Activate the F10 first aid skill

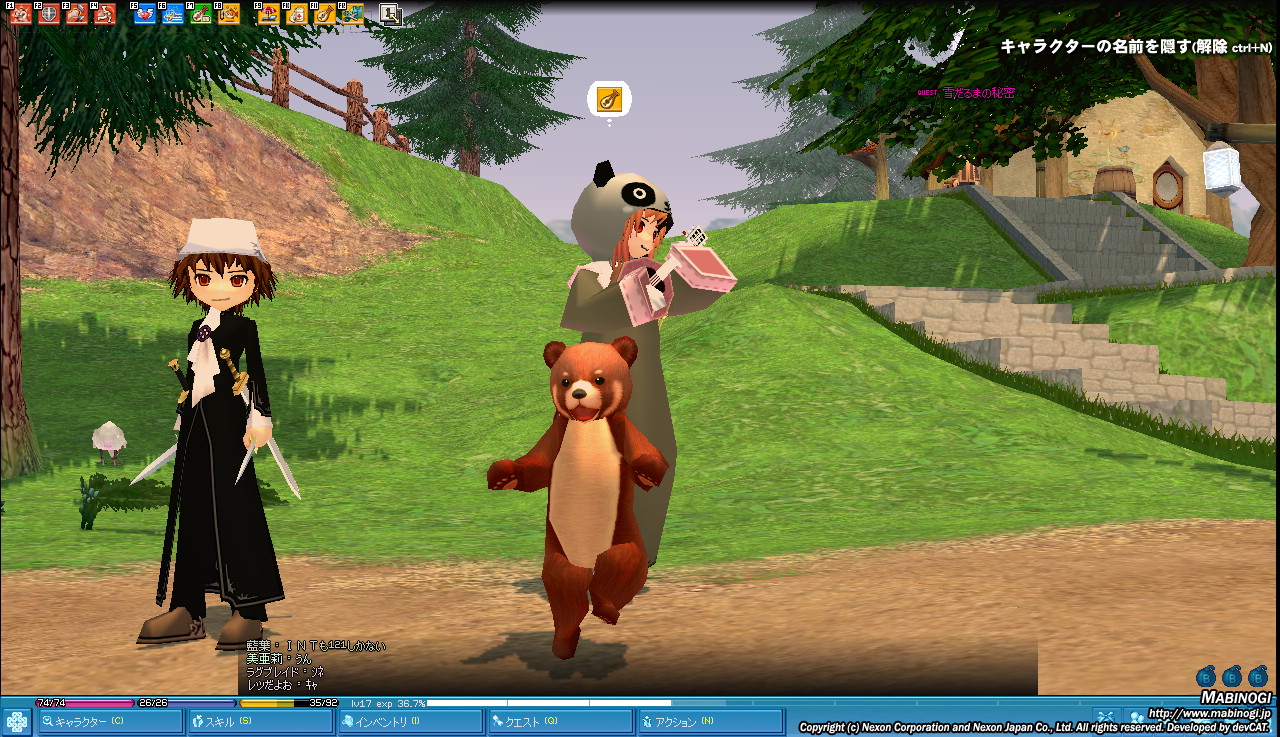[297, 14]
